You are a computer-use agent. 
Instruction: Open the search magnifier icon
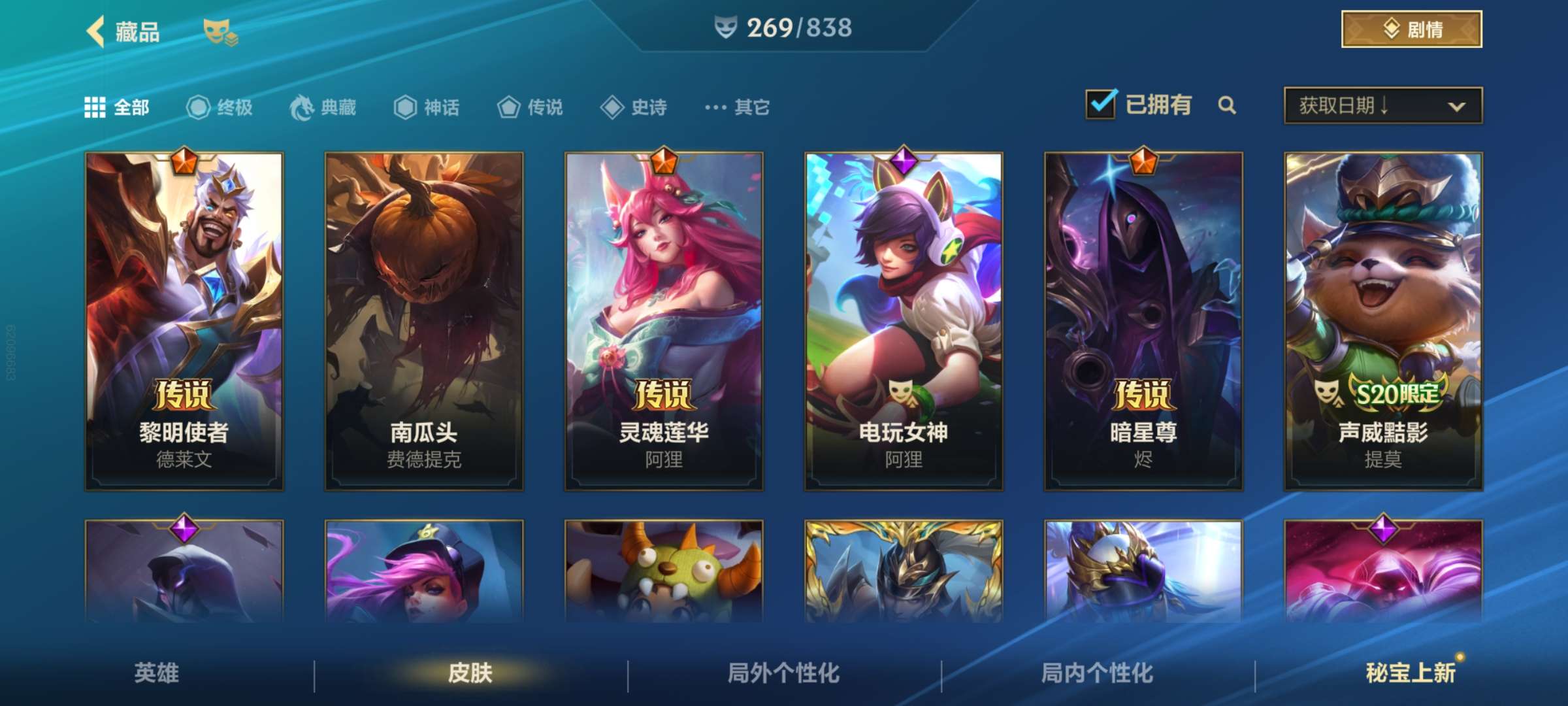tap(1227, 105)
